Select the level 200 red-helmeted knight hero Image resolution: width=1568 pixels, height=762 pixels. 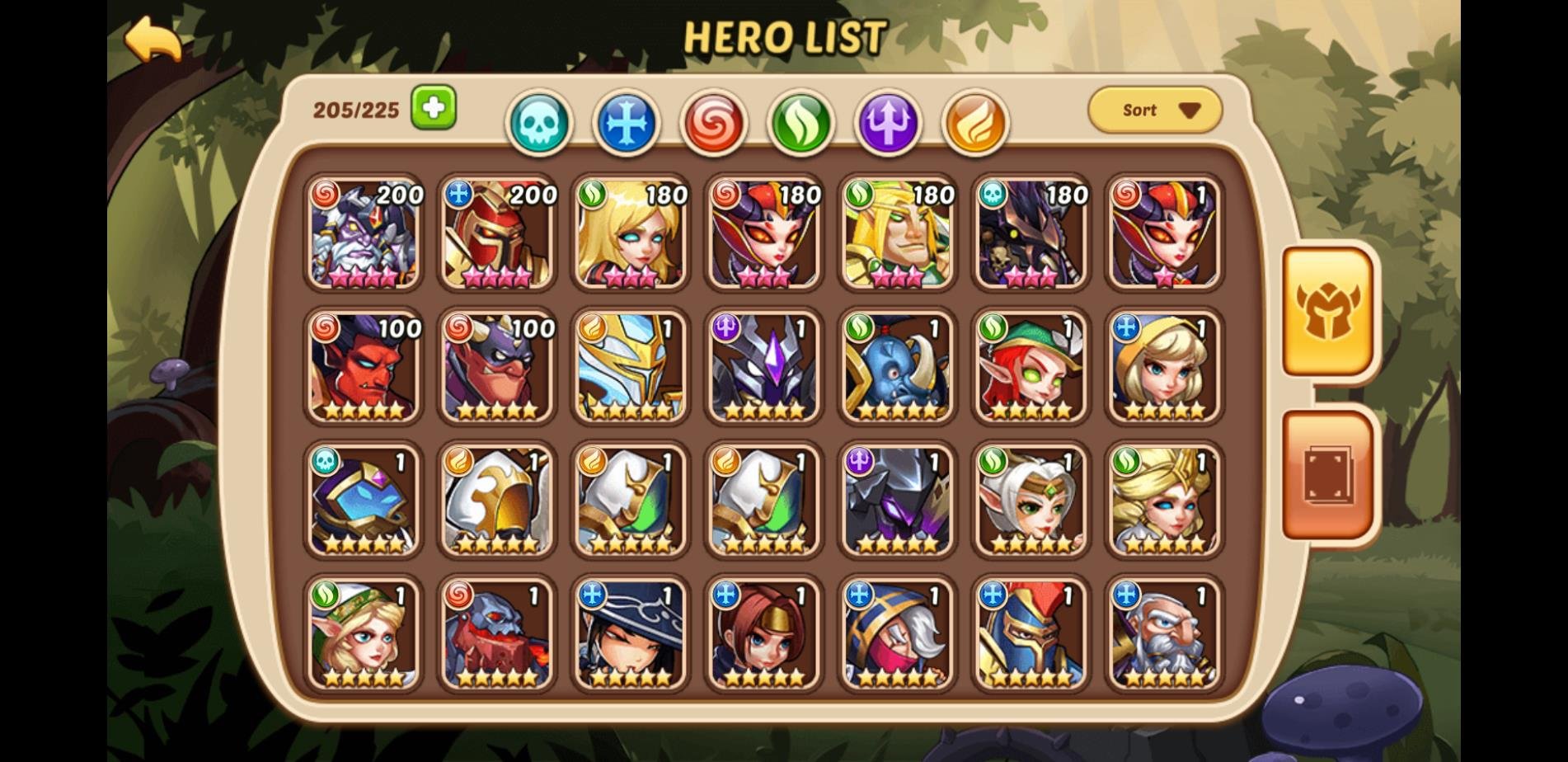(497, 233)
